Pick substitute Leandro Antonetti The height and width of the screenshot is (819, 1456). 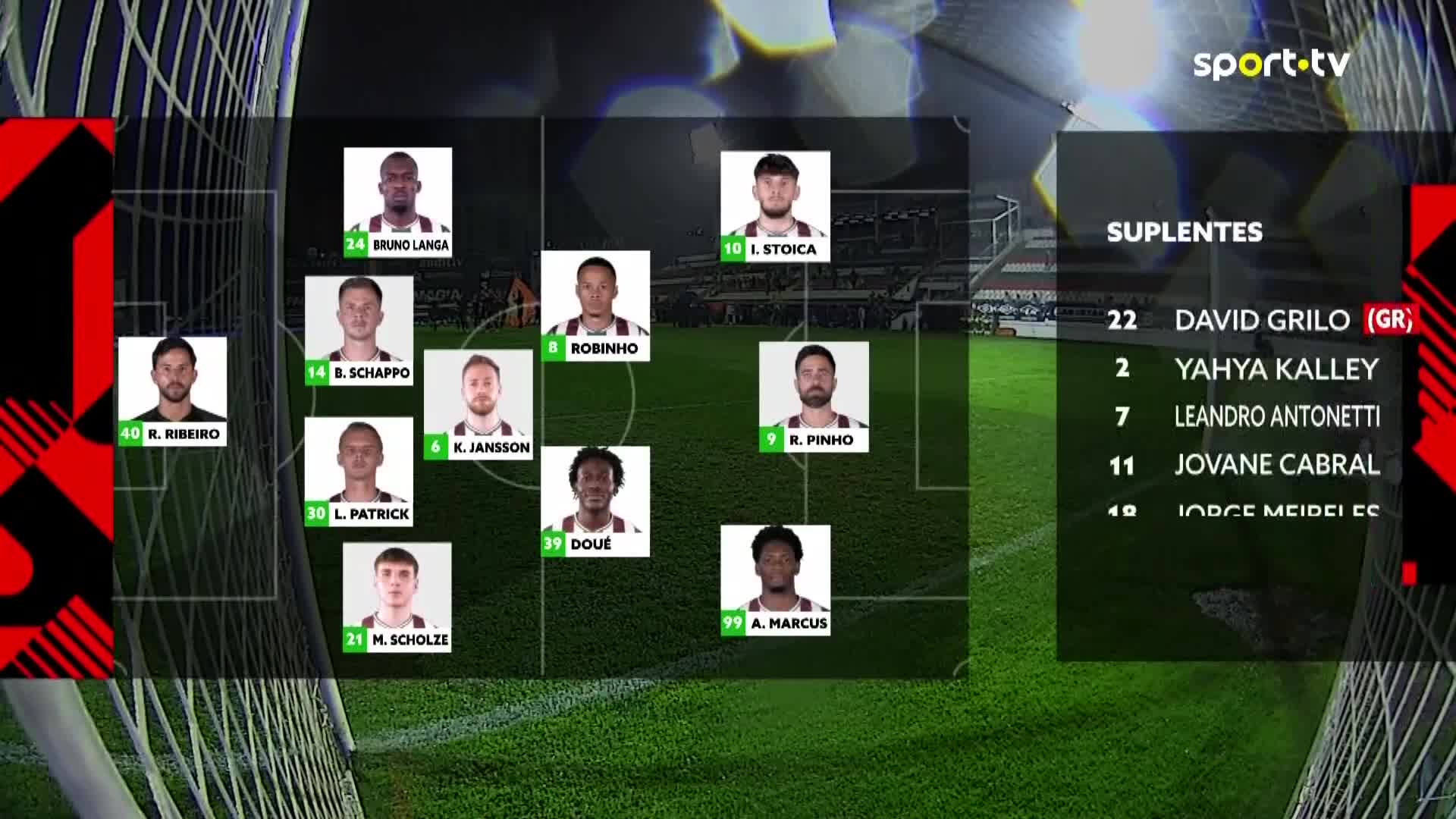(x=1276, y=416)
